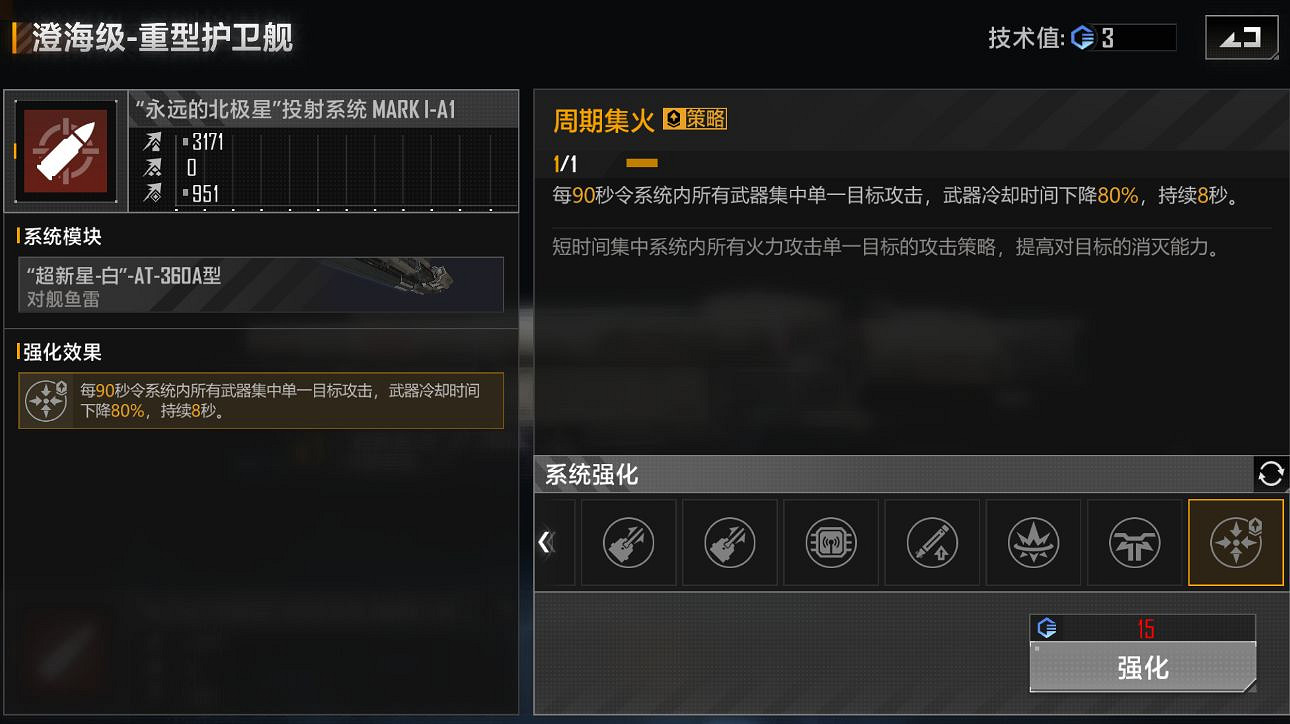
Task: Open the electronic chip signal enhancement icon
Action: 831,542
